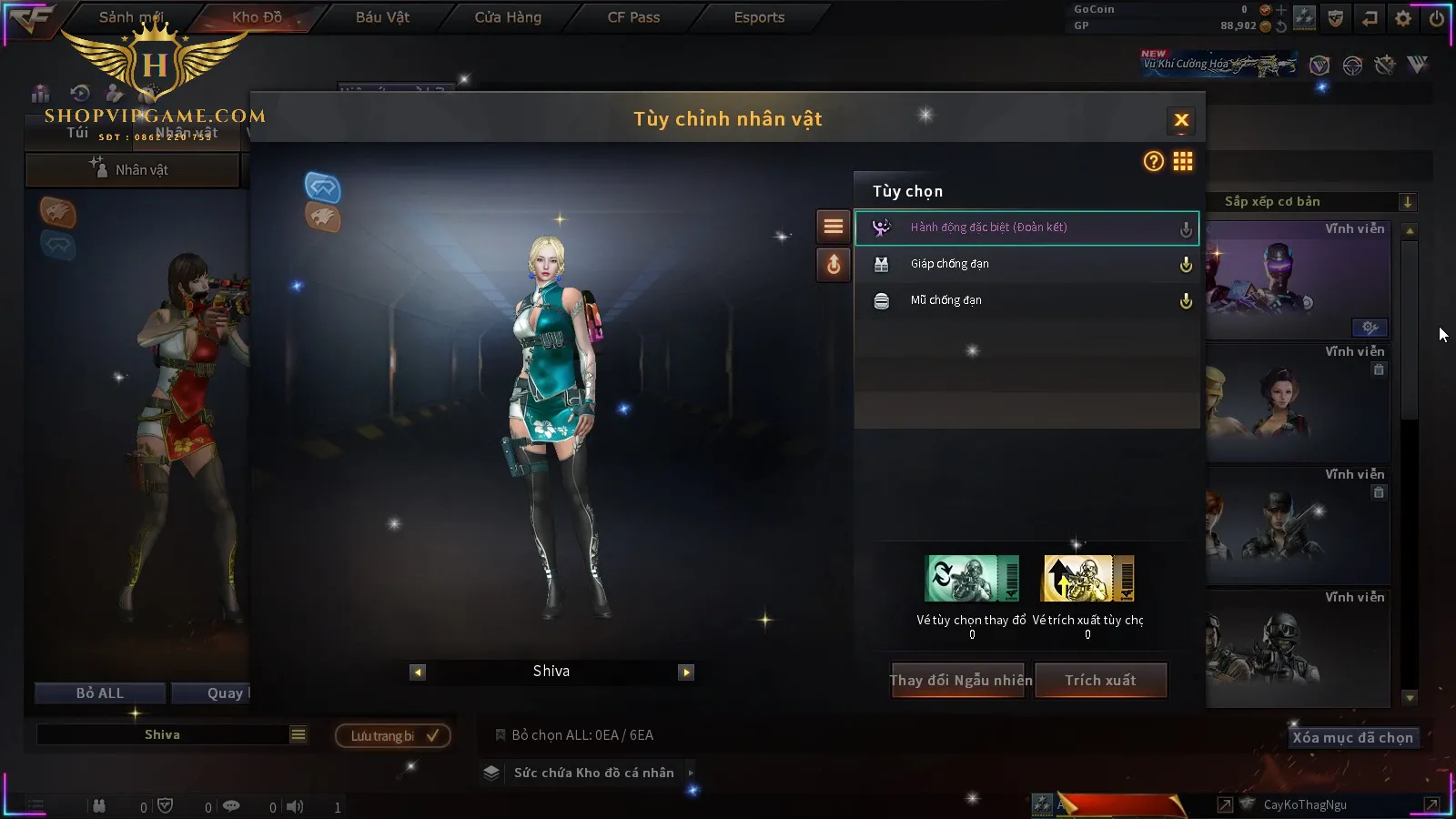Choose the Mũ chống đạn option
Viewport: 1456px width, 819px height.
(1026, 300)
